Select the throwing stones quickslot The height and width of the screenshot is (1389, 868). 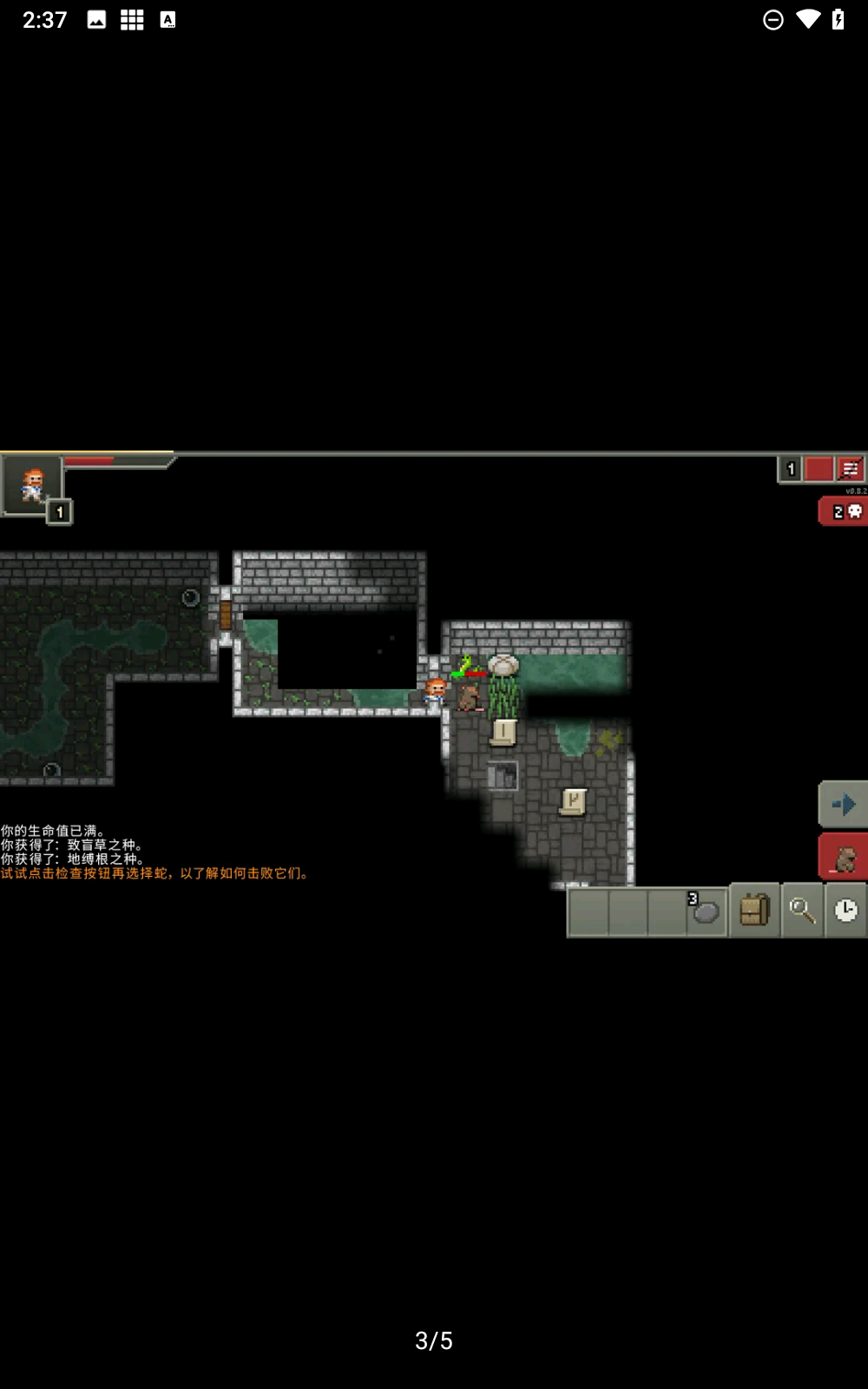point(707,911)
